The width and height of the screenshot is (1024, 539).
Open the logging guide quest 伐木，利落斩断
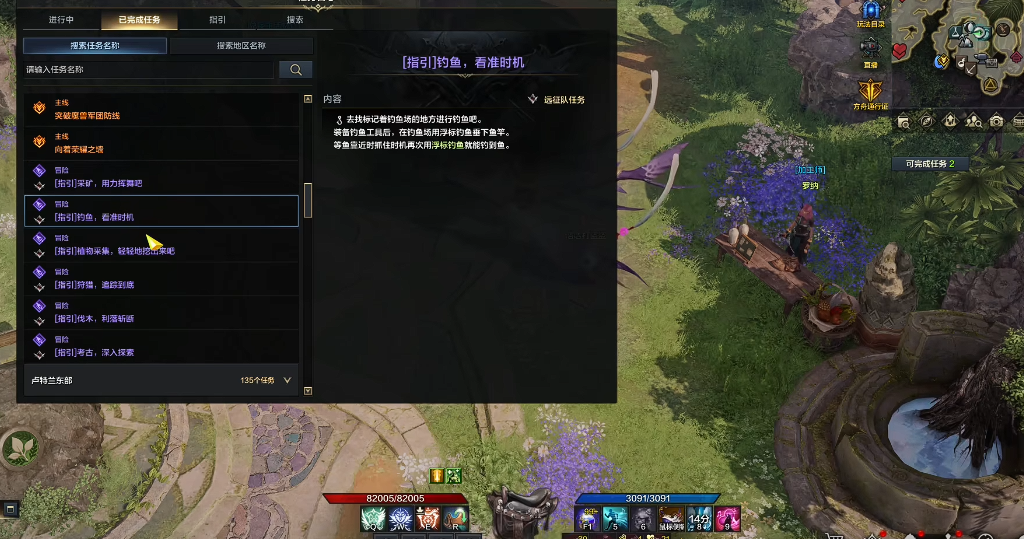point(160,313)
